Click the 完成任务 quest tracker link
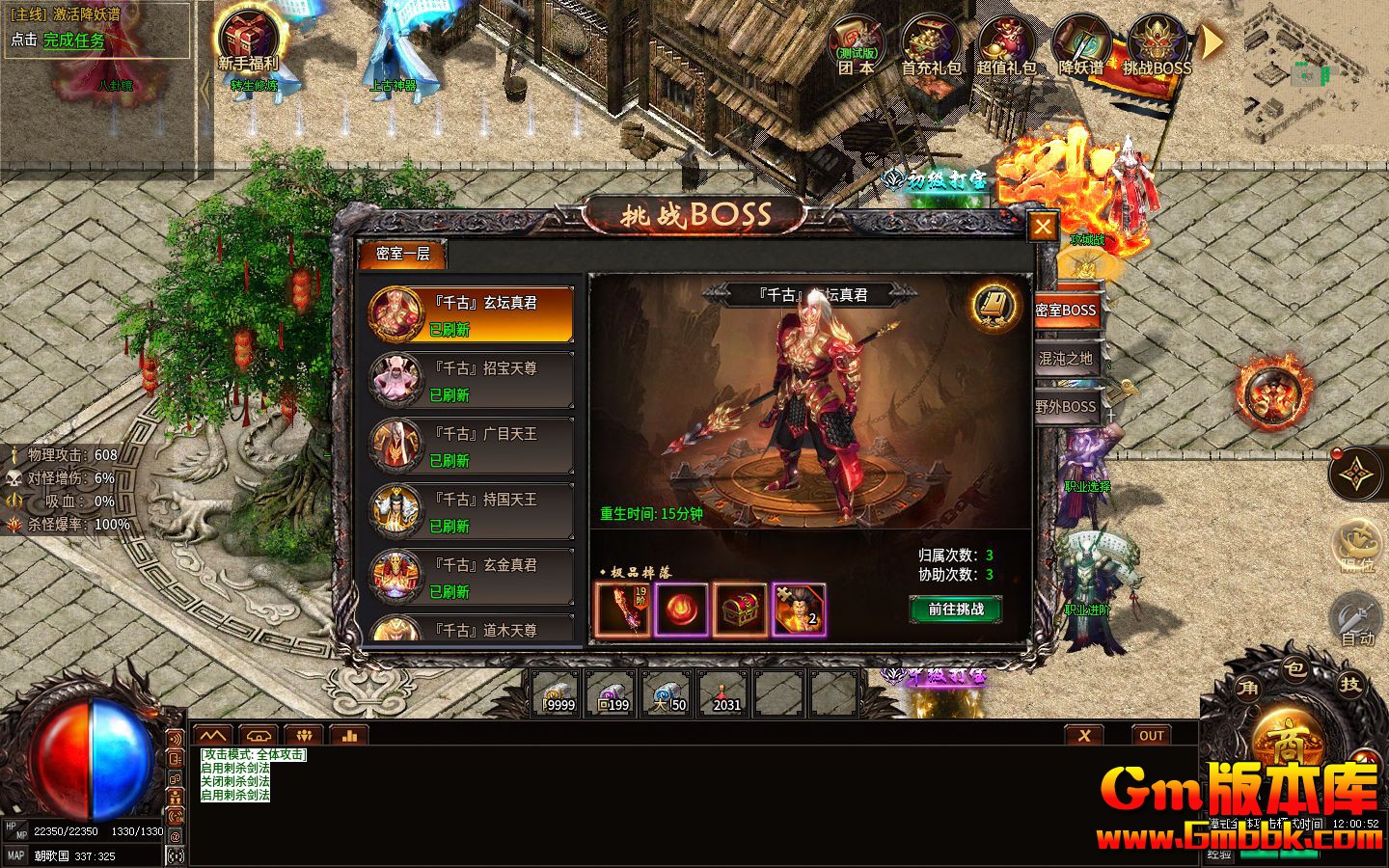 [74, 41]
